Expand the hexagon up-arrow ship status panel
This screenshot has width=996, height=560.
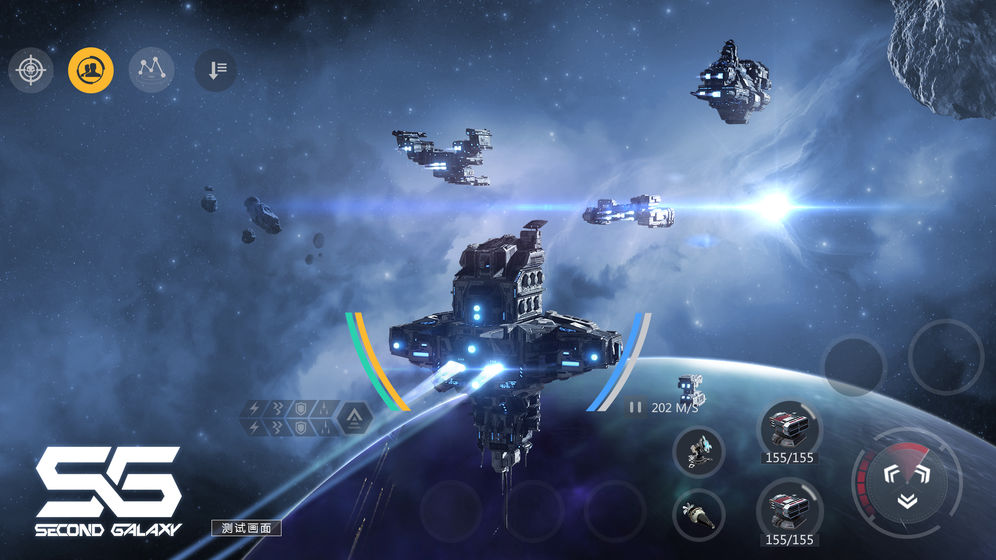coord(354,418)
